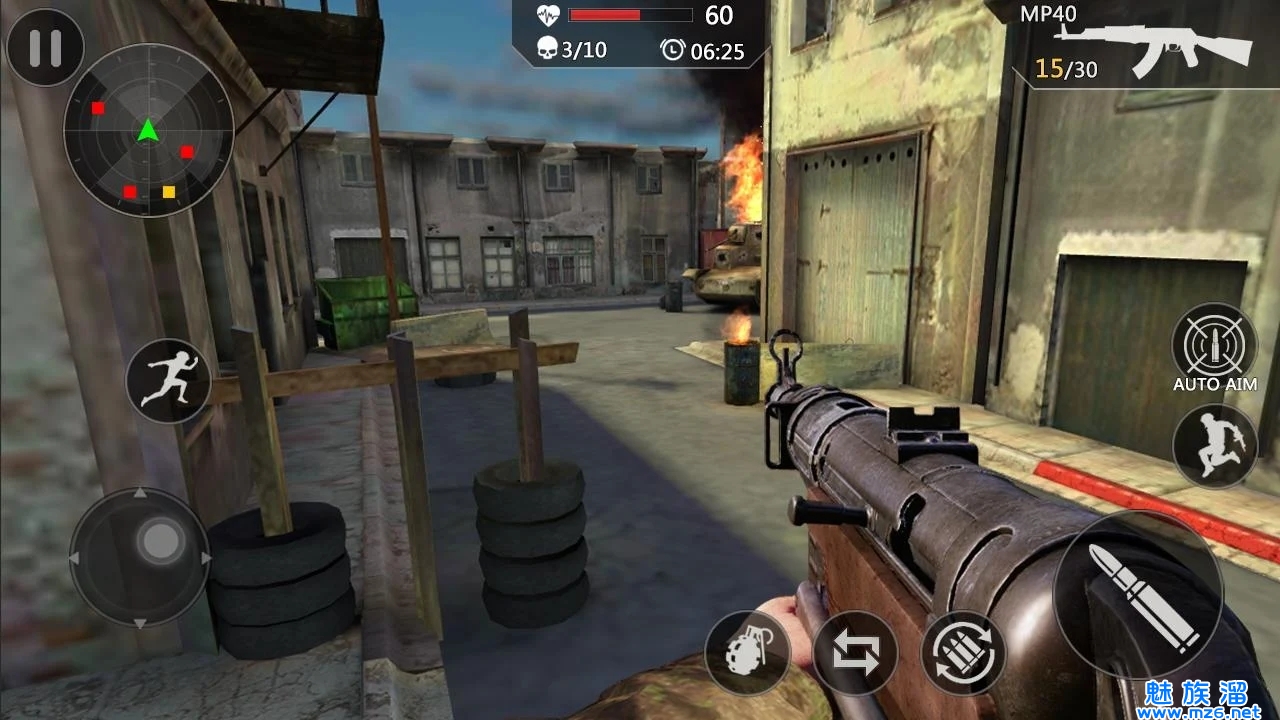
Task: Pause the game
Action: 45,48
